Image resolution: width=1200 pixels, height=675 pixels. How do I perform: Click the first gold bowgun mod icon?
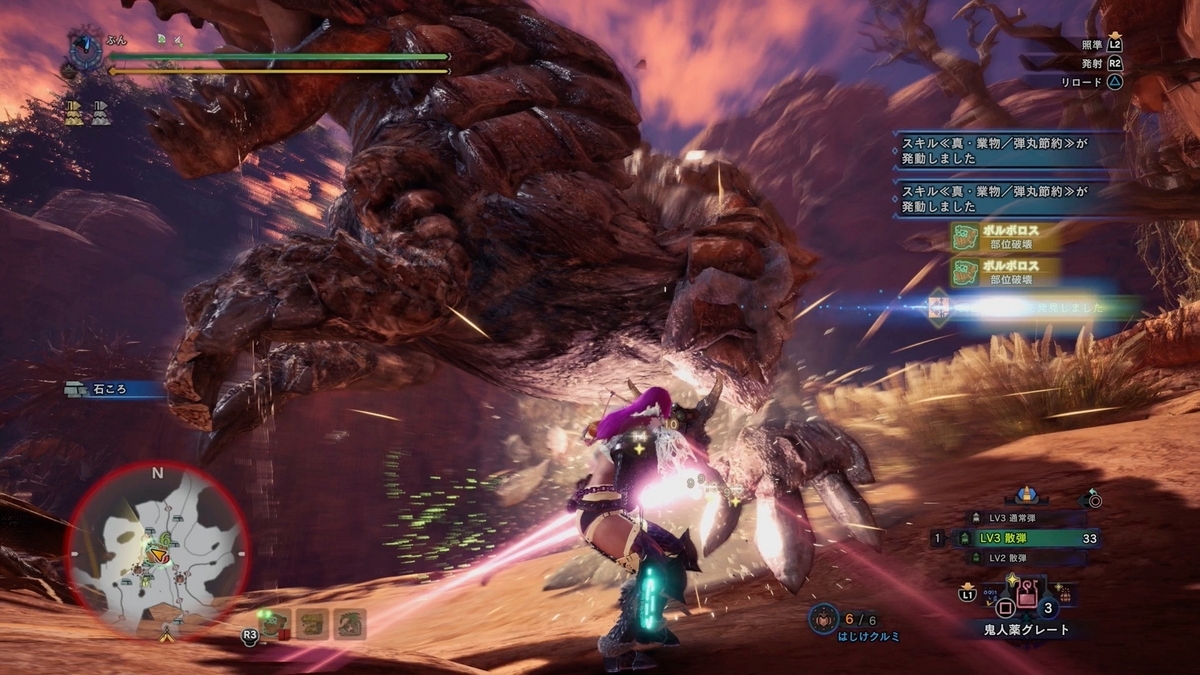(74, 113)
